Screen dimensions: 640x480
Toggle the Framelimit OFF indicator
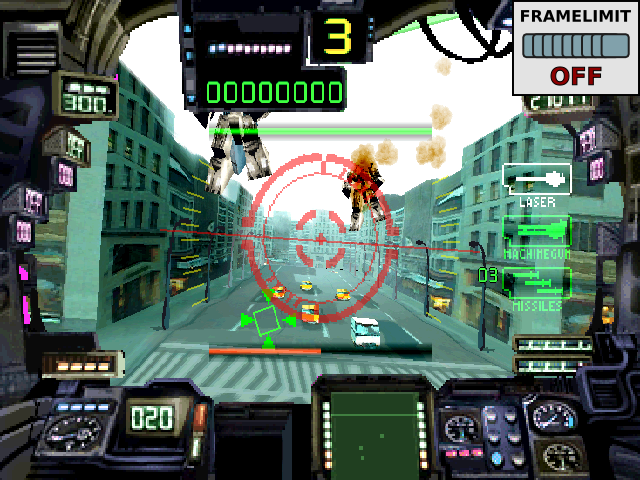(x=575, y=48)
